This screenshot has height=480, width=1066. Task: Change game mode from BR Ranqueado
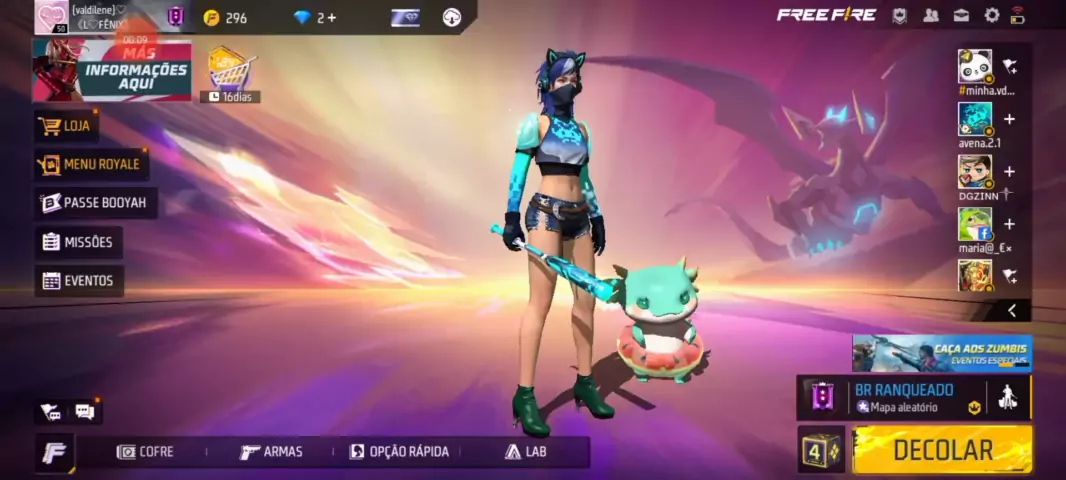(x=903, y=397)
